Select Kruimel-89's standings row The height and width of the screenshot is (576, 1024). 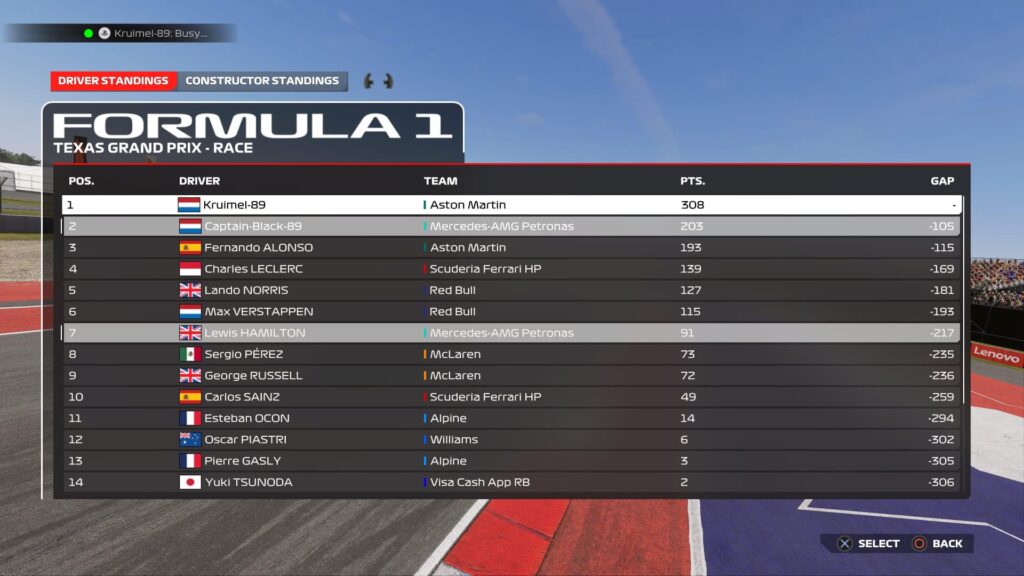pyautogui.click(x=511, y=205)
